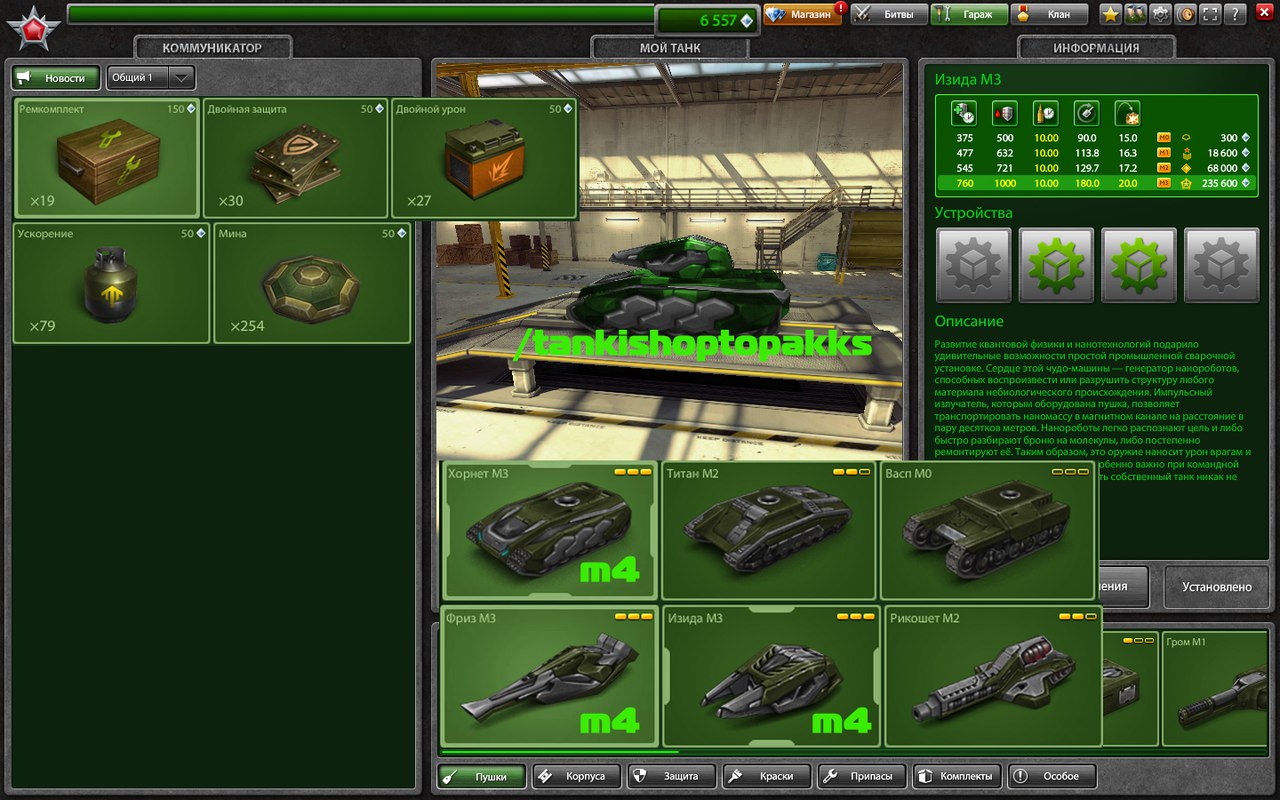Image resolution: width=1280 pixels, height=800 pixels.
Task: Pick the Рикошет M2 turret
Action: point(992,675)
